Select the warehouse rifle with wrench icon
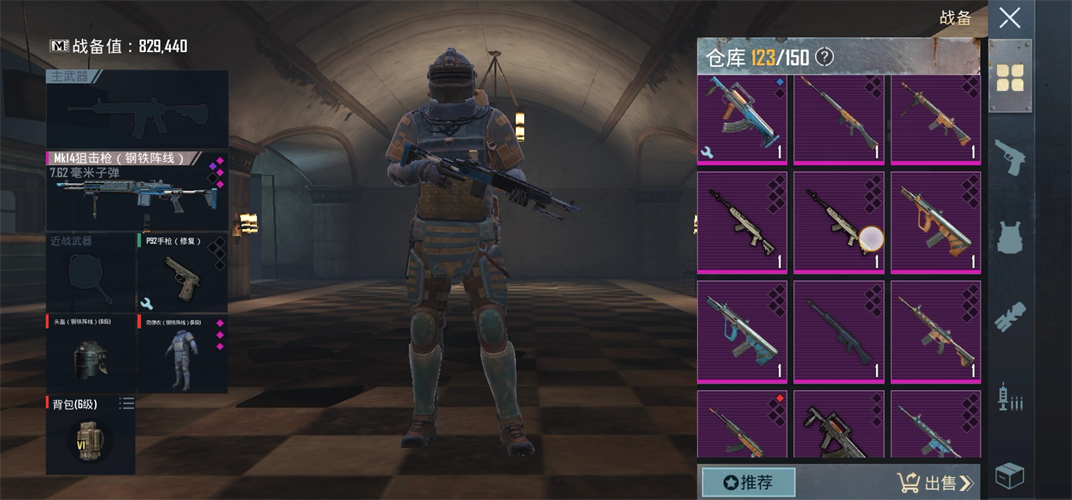Image resolution: width=1072 pixels, height=500 pixels. pyautogui.click(x=741, y=119)
